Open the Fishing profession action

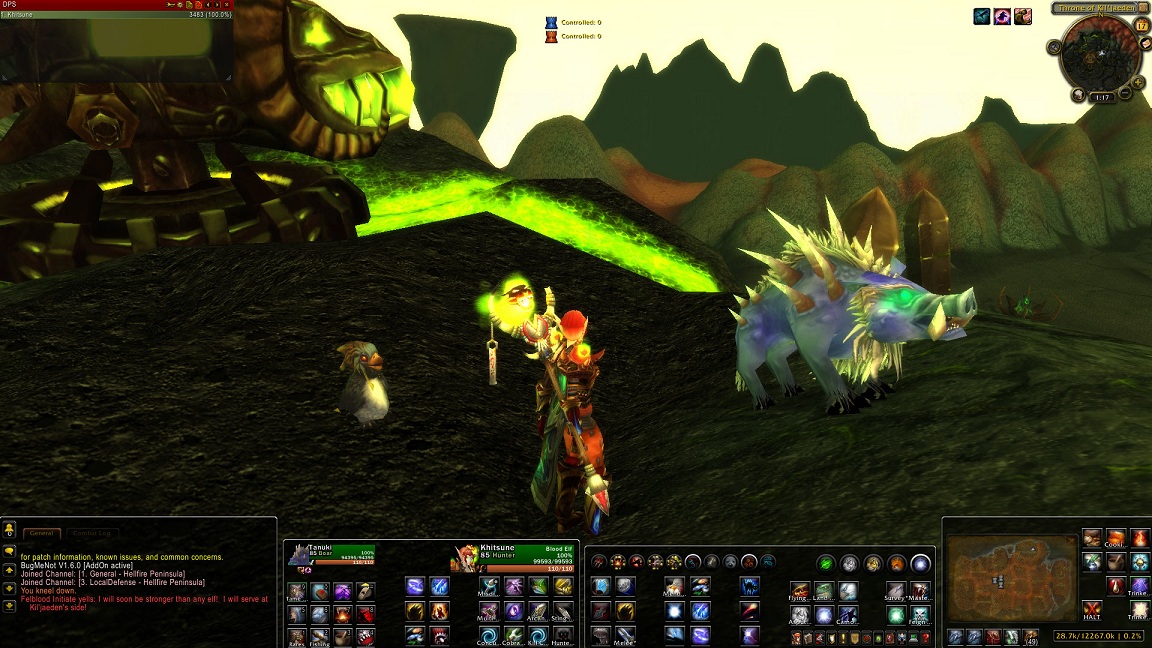click(320, 637)
